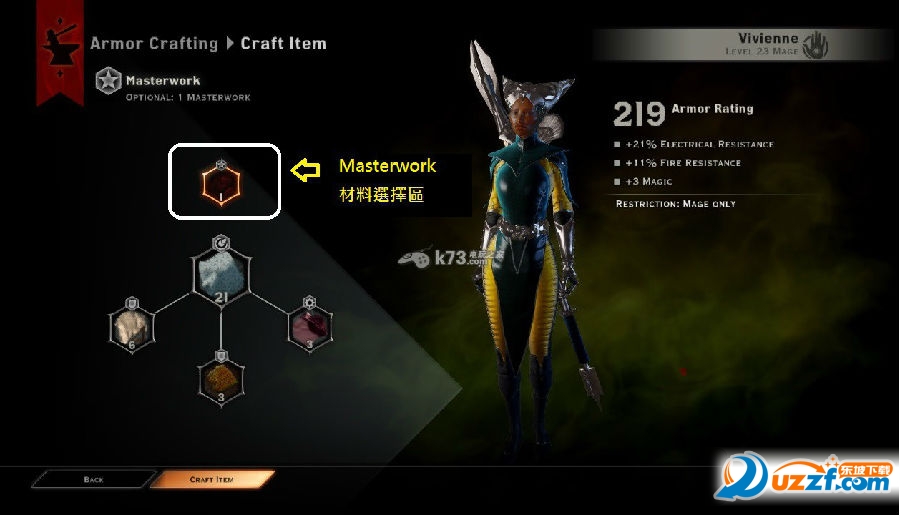This screenshot has width=900, height=515.
Task: Craft the item with Craft Item button
Action: pyautogui.click(x=212, y=480)
